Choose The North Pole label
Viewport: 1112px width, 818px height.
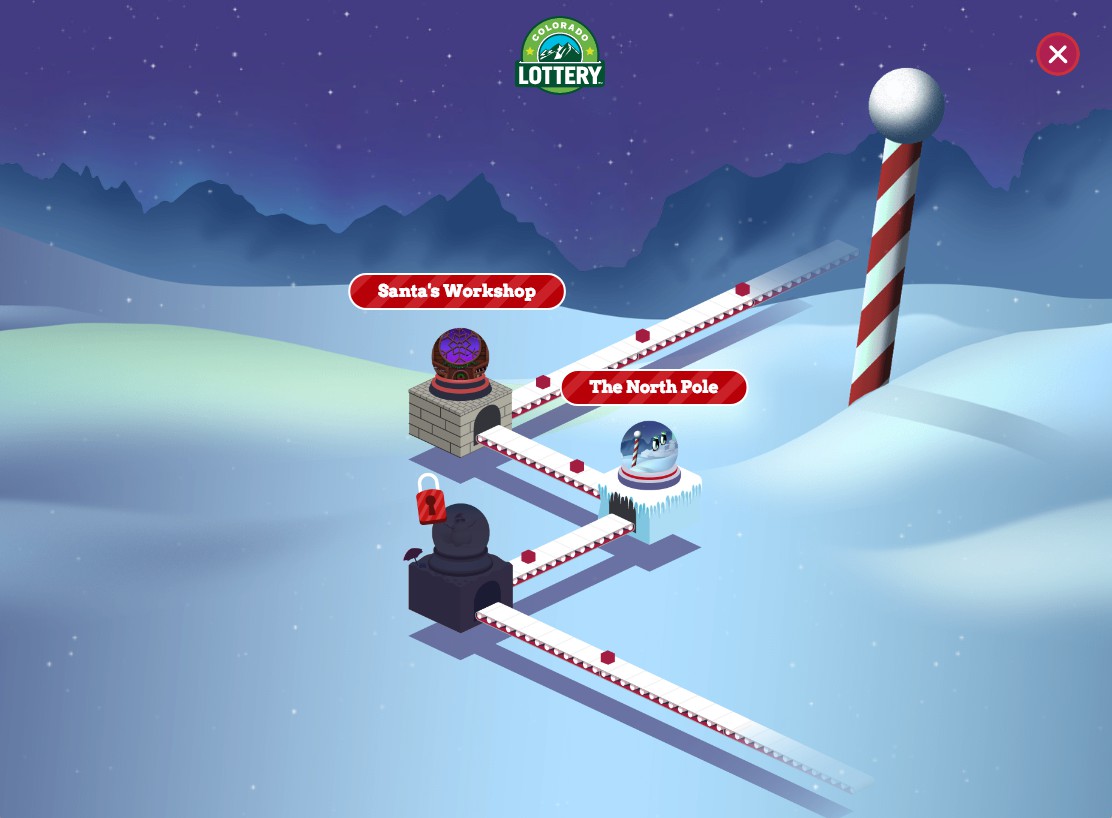pos(654,387)
